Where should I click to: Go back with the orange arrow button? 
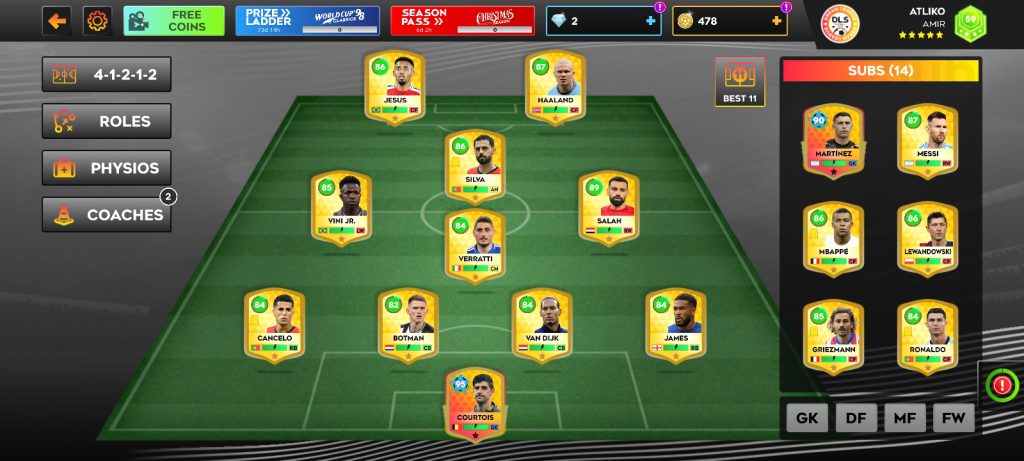tap(56, 20)
